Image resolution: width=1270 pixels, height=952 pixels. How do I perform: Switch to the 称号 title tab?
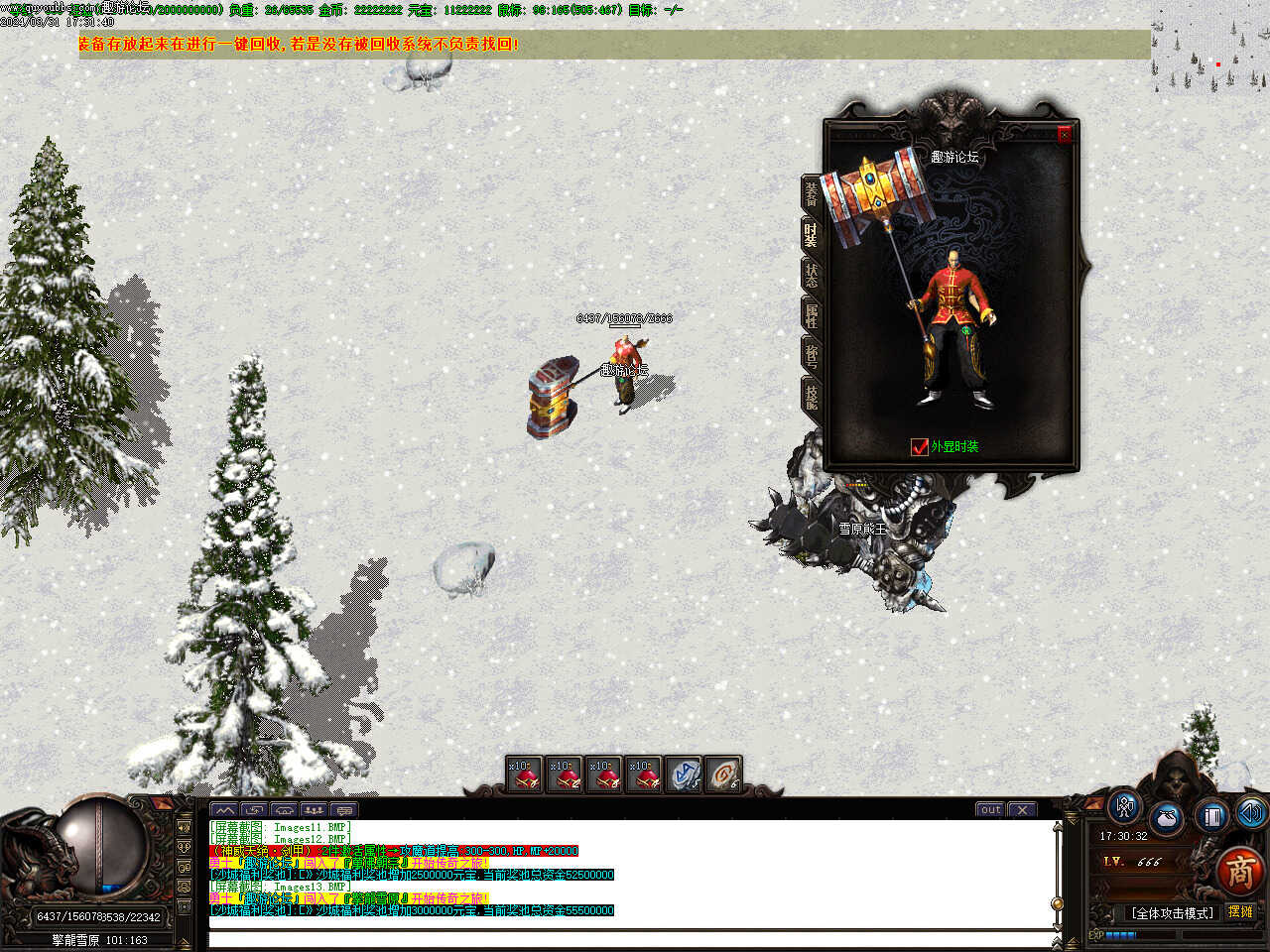click(811, 356)
